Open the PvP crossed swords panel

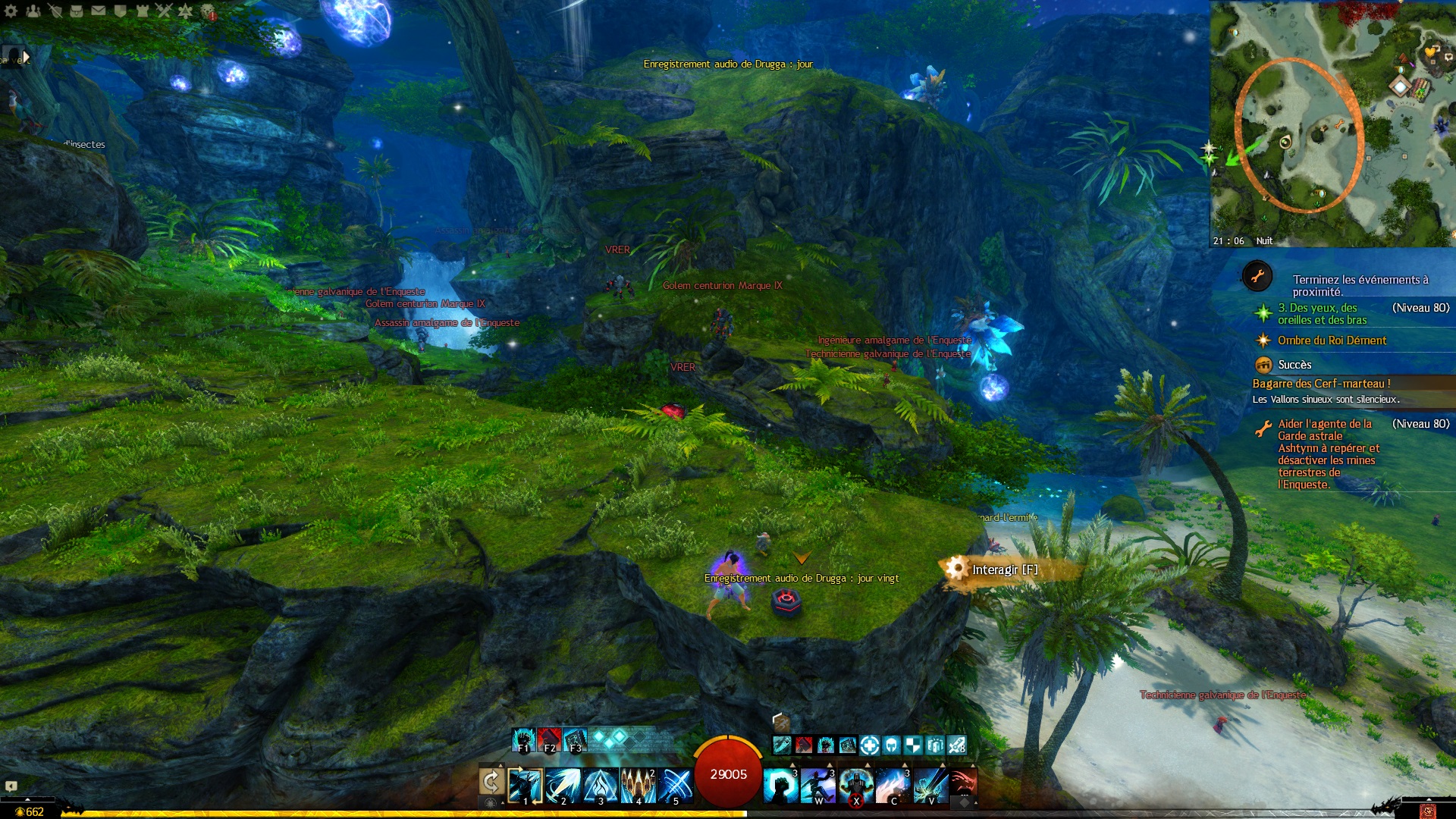coord(164,11)
